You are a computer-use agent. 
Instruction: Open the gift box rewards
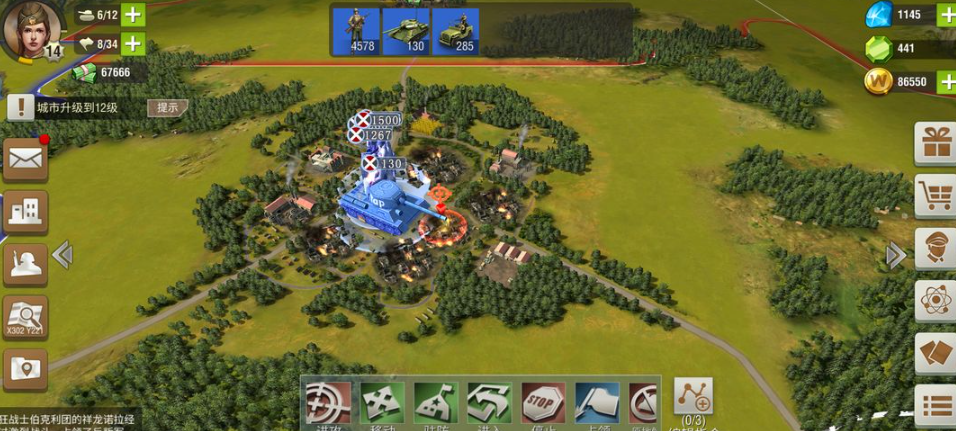pyautogui.click(x=936, y=144)
